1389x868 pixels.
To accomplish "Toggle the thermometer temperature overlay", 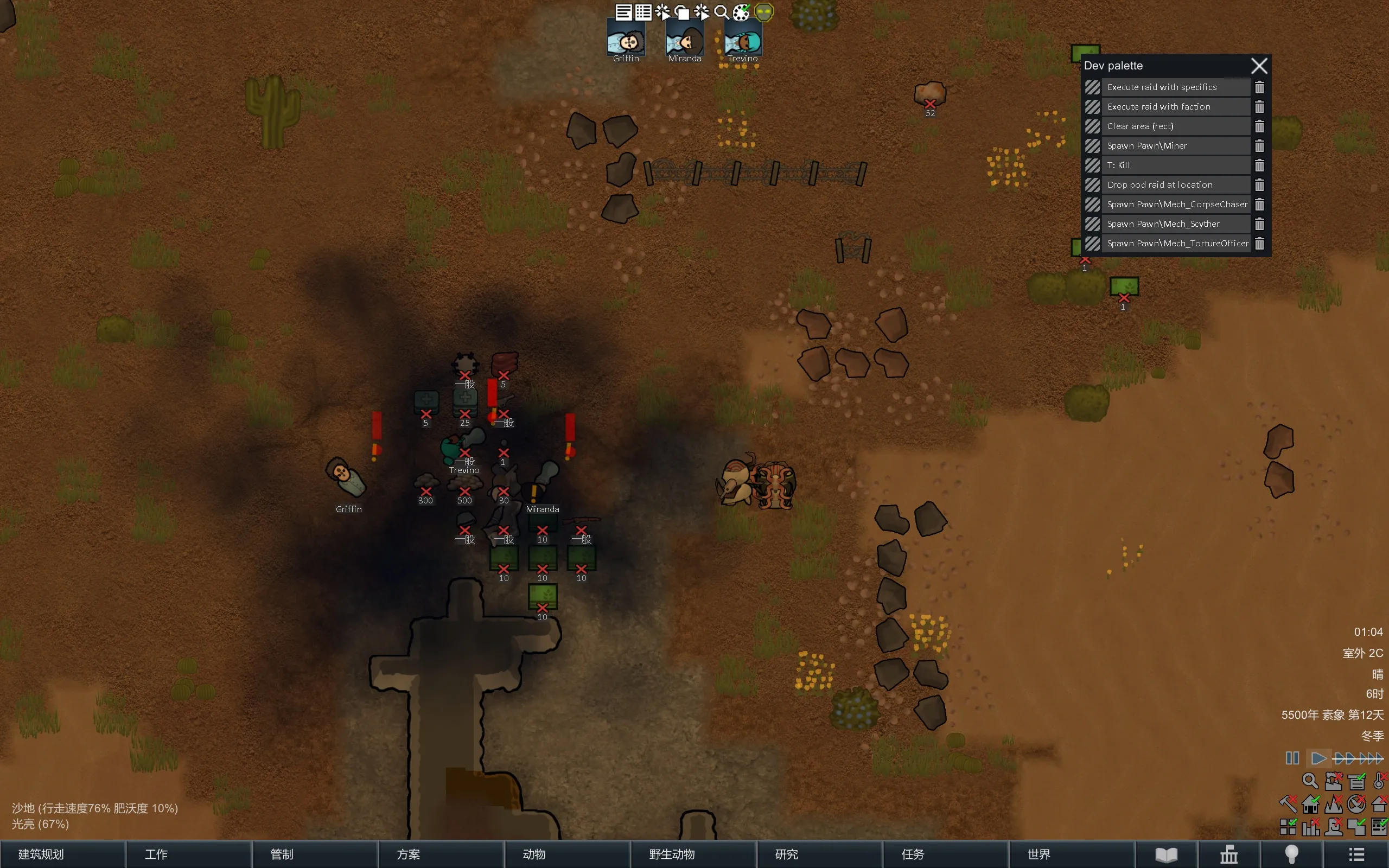I will [x=1379, y=781].
